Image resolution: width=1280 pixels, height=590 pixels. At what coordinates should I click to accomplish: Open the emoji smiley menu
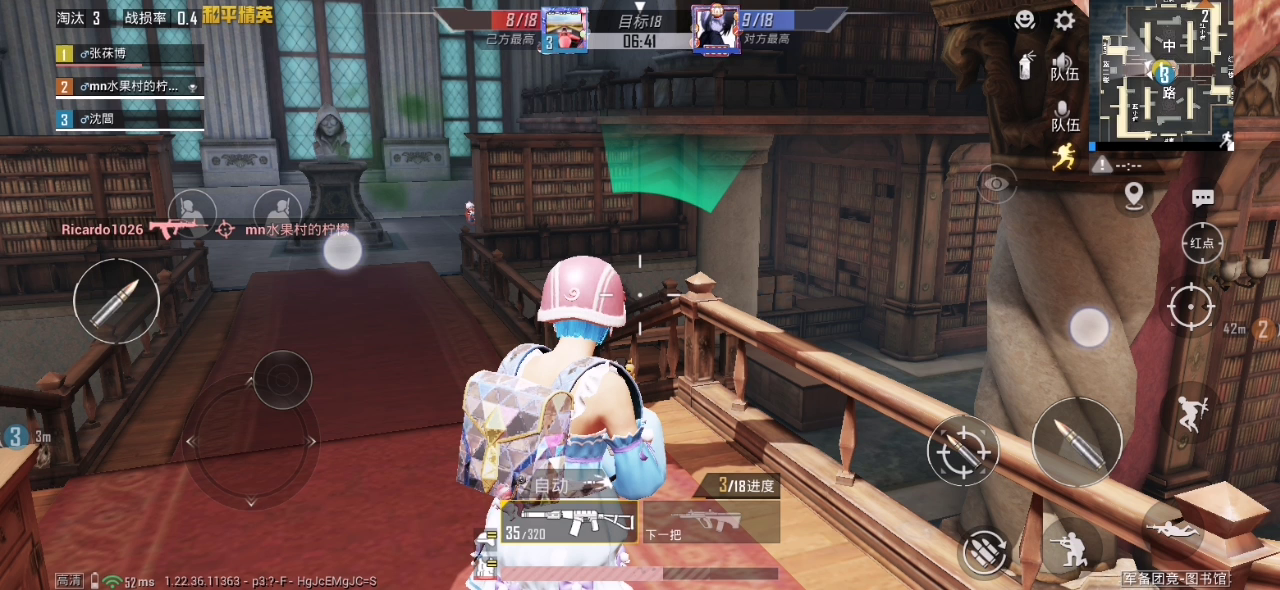[x=1025, y=20]
